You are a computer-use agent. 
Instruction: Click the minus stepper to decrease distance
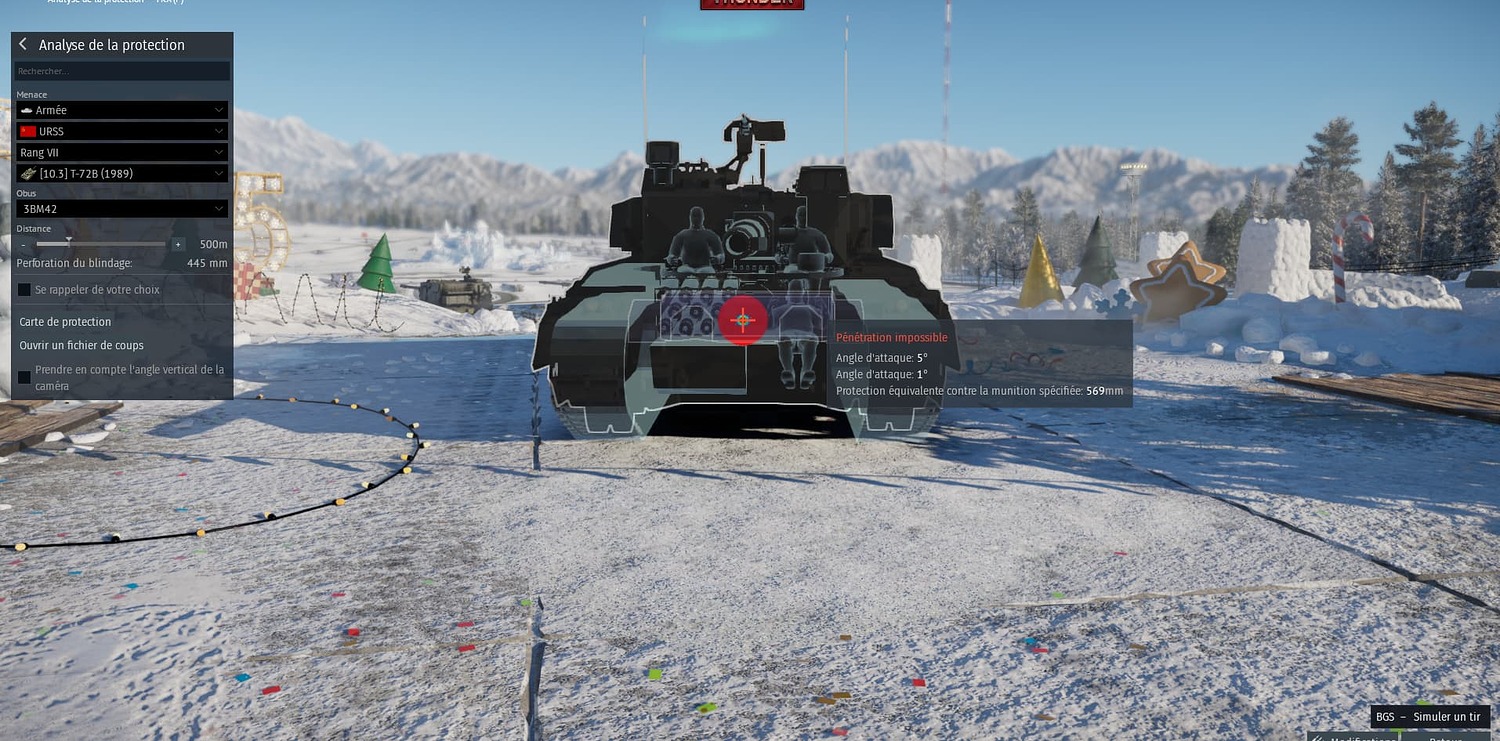pyautogui.click(x=22, y=244)
